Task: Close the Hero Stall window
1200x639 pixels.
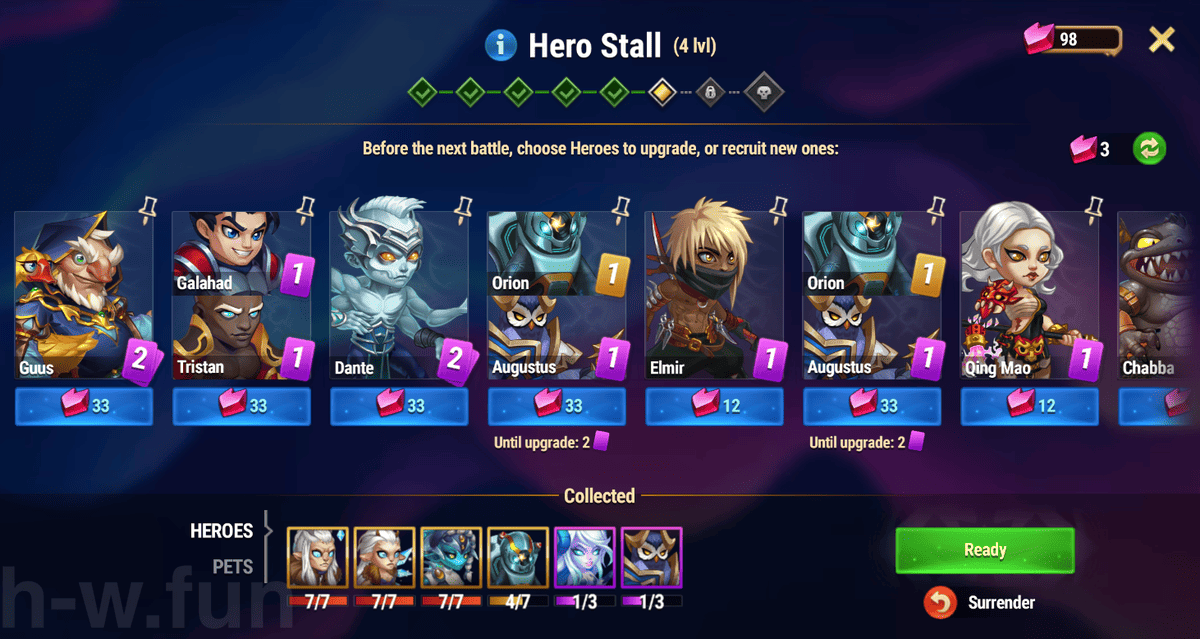Action: [1161, 40]
